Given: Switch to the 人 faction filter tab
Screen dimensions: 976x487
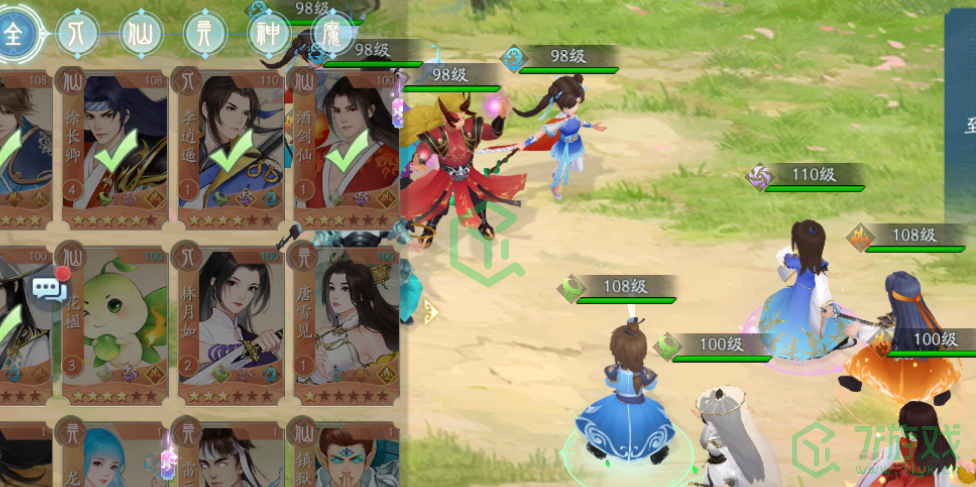Looking at the screenshot, I should pos(77,35).
